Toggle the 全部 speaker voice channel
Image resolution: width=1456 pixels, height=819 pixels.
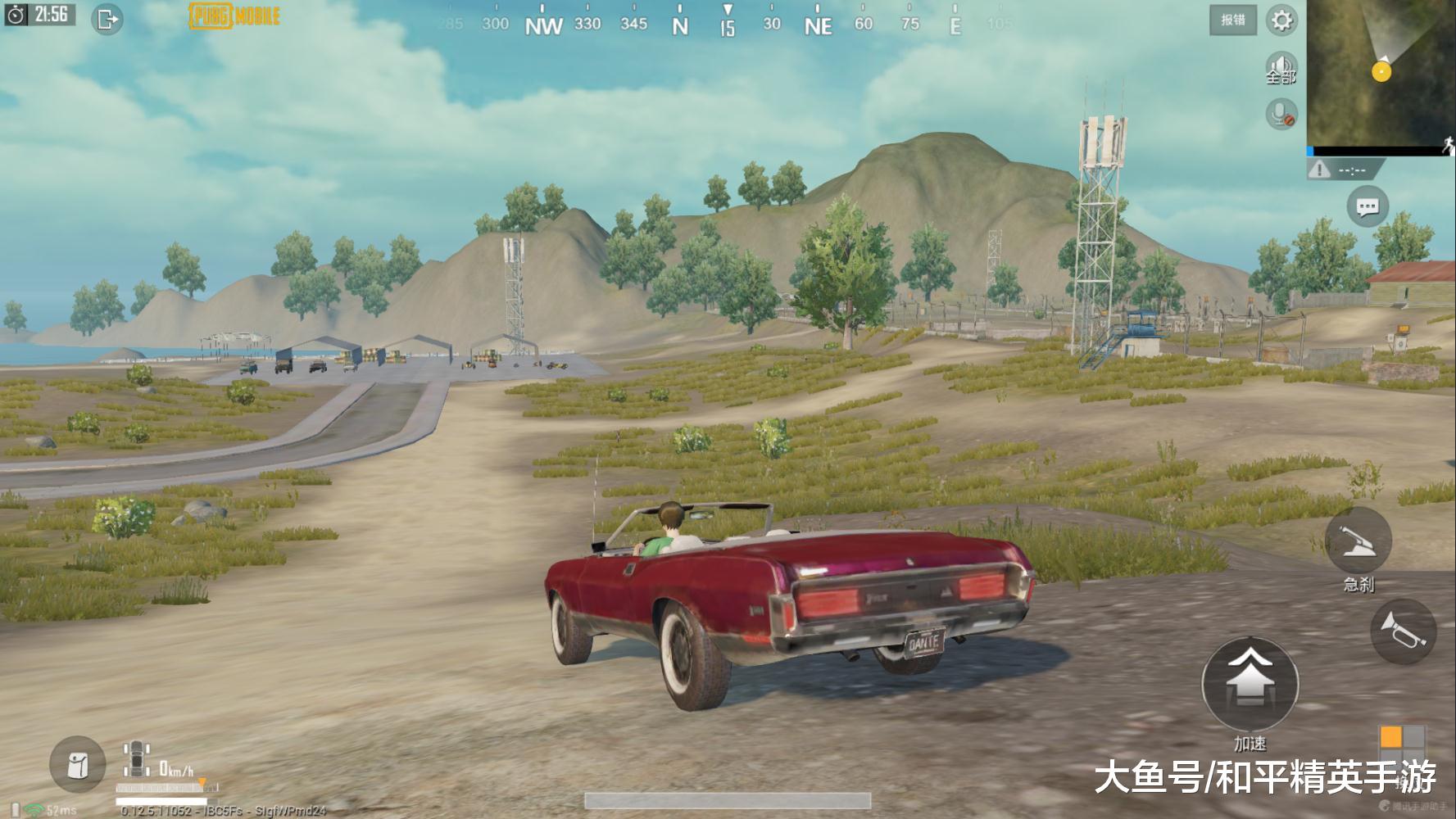pos(1281,67)
